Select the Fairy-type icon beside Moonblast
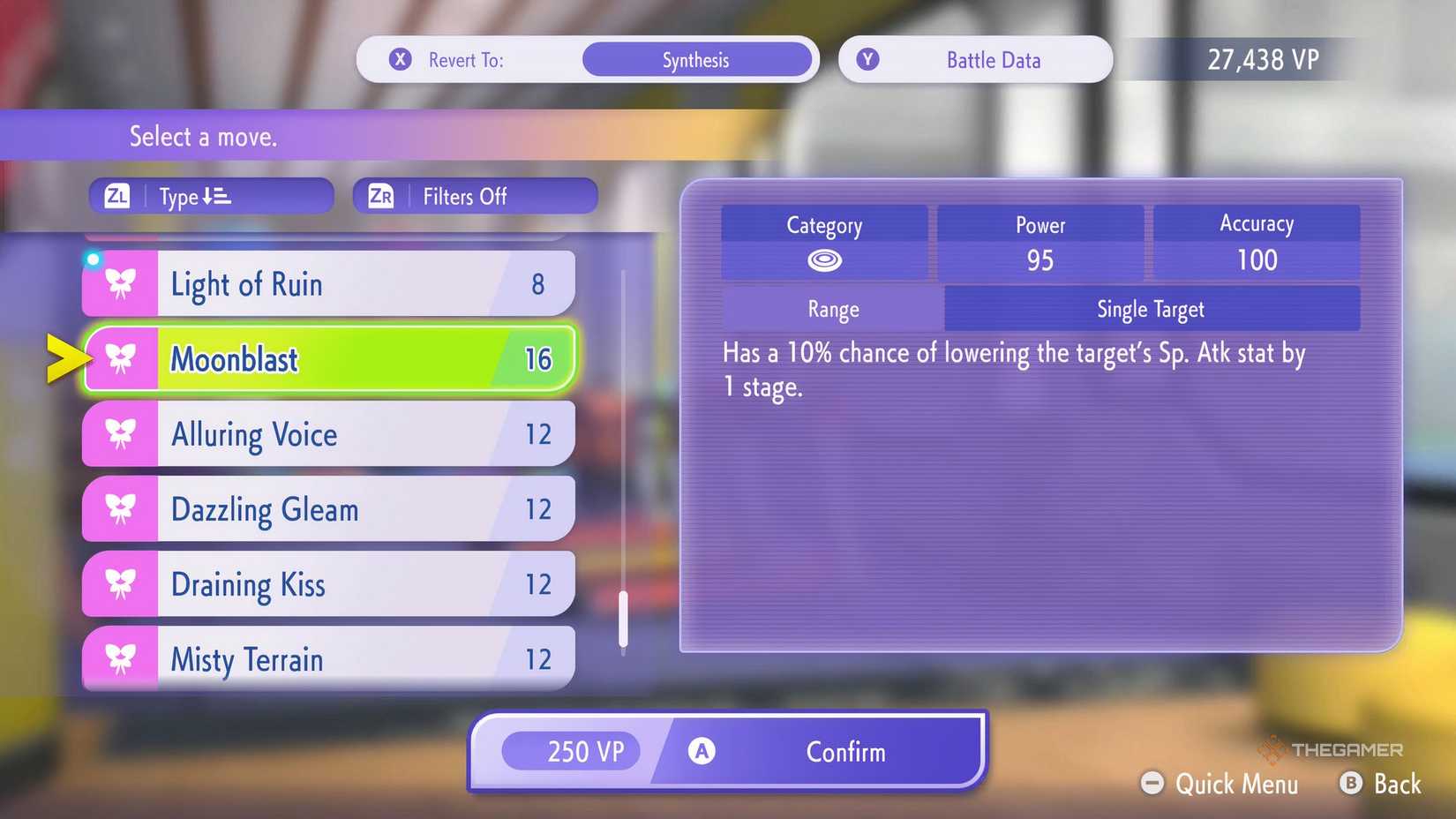Image resolution: width=1456 pixels, height=819 pixels. (x=122, y=357)
